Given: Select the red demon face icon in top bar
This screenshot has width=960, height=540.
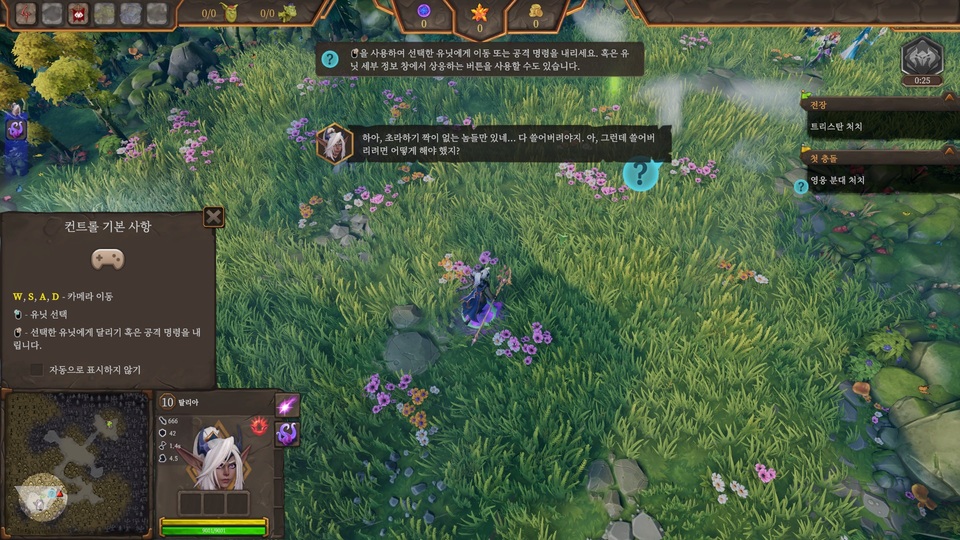Looking at the screenshot, I should (78, 13).
